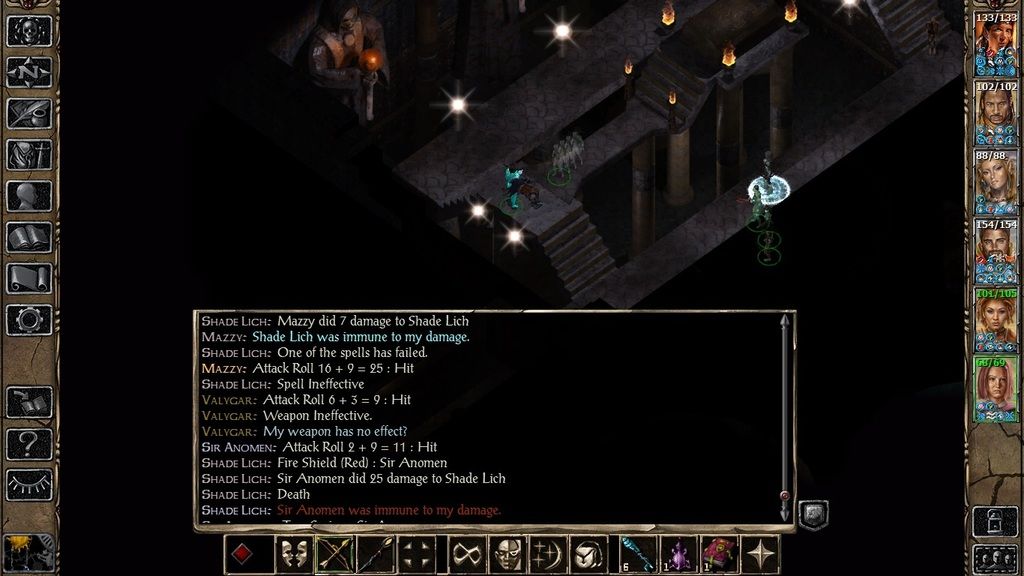
Task: Use the blue wand quick item
Action: point(637,554)
